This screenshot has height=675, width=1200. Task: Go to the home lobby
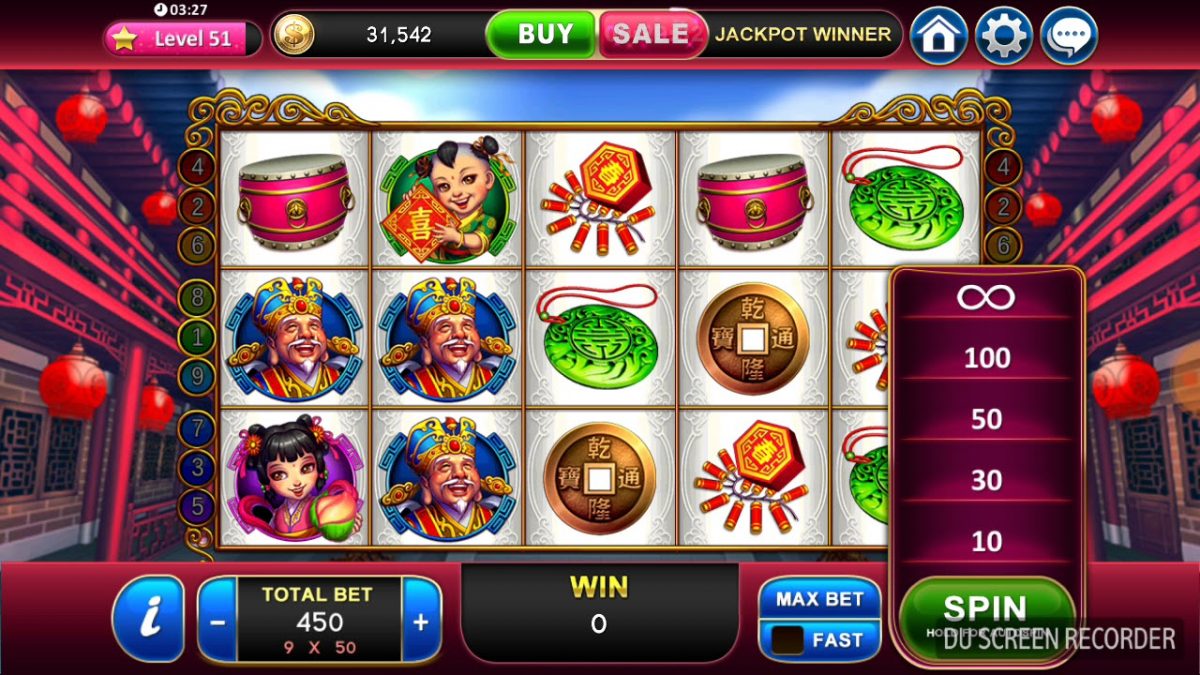click(x=938, y=36)
